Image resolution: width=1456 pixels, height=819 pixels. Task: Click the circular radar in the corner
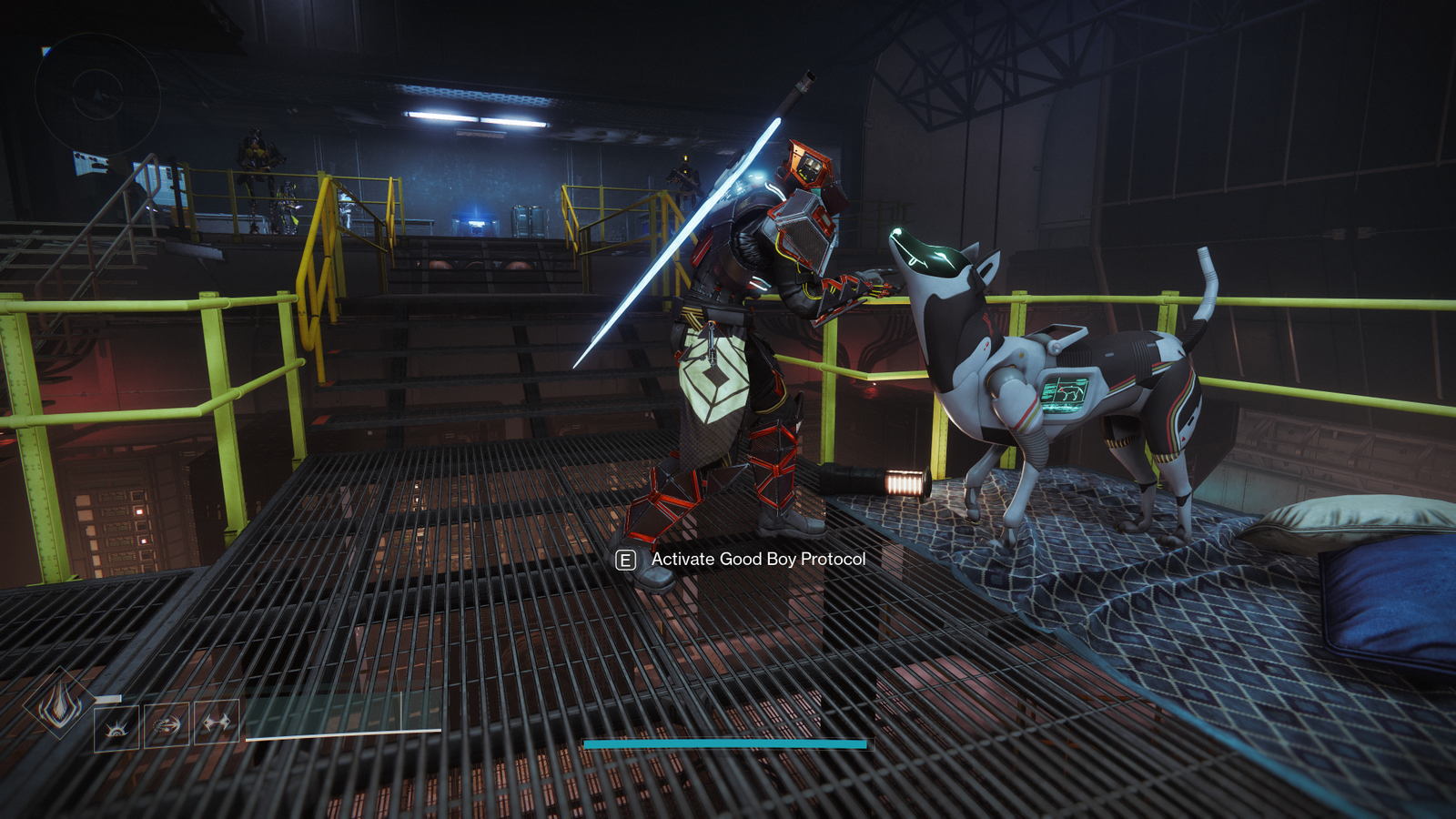(97, 95)
